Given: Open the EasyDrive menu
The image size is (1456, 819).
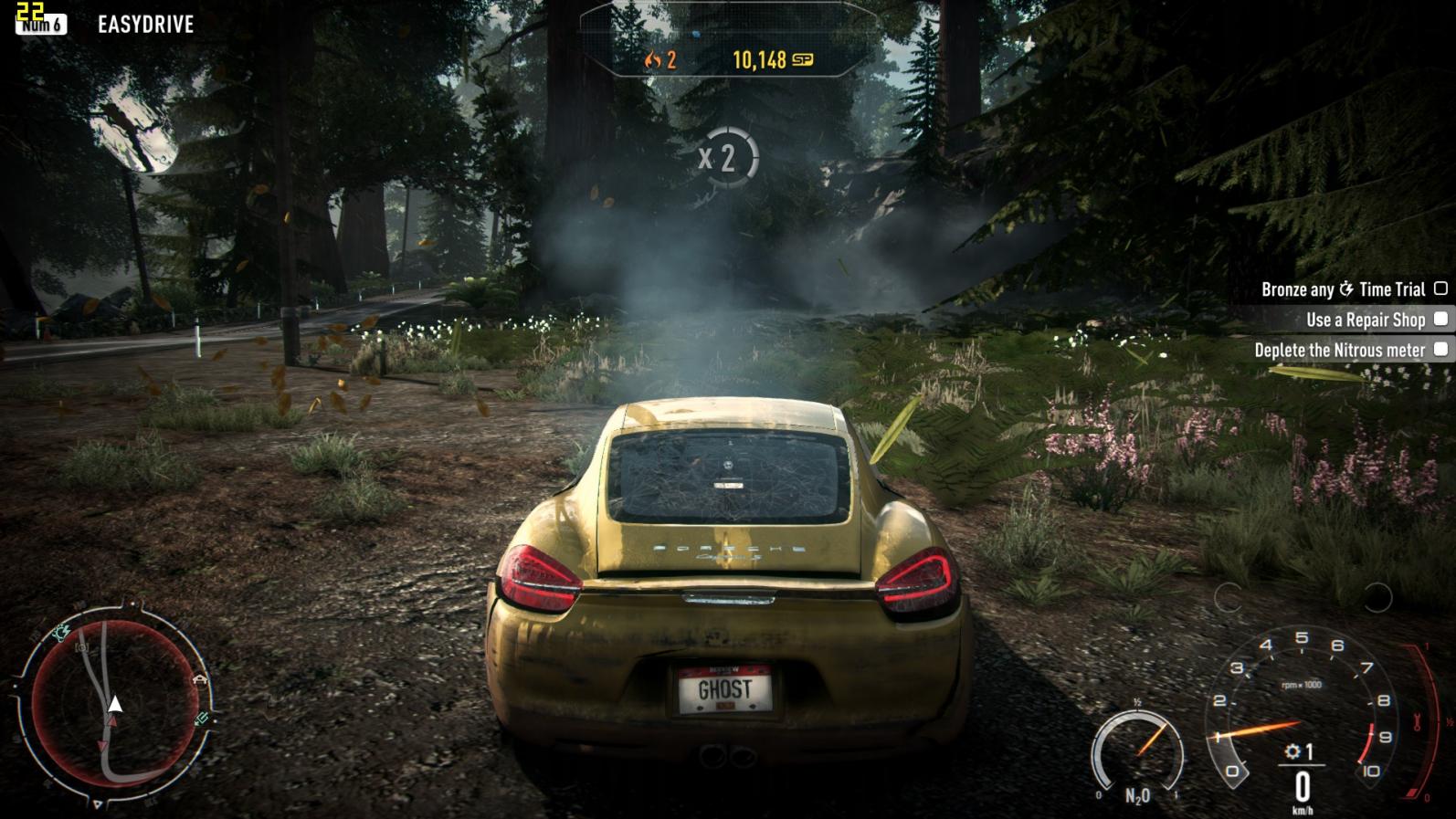Looking at the screenshot, I should (x=145, y=25).
